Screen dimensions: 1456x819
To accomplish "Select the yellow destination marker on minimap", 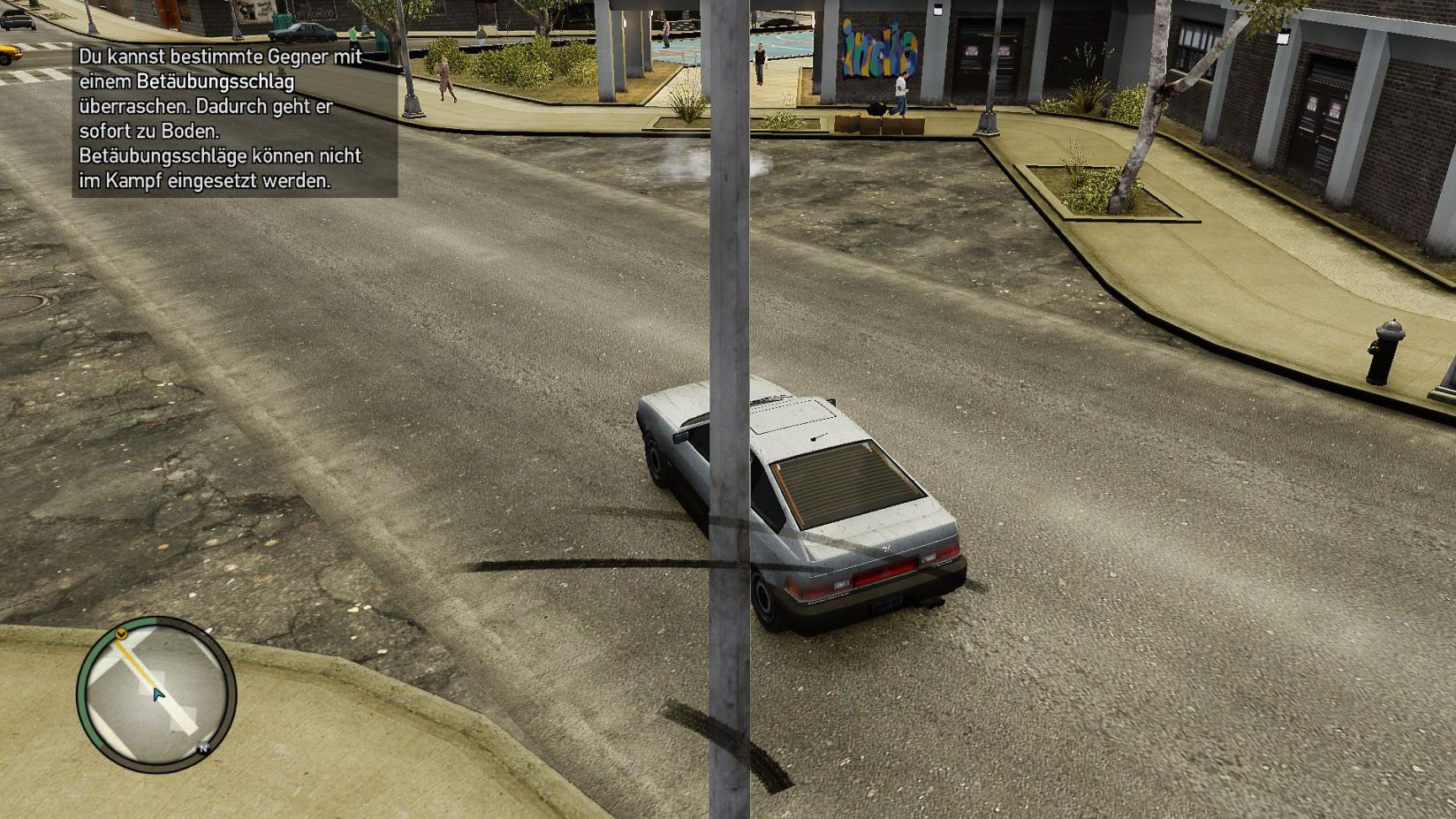I will [x=122, y=633].
